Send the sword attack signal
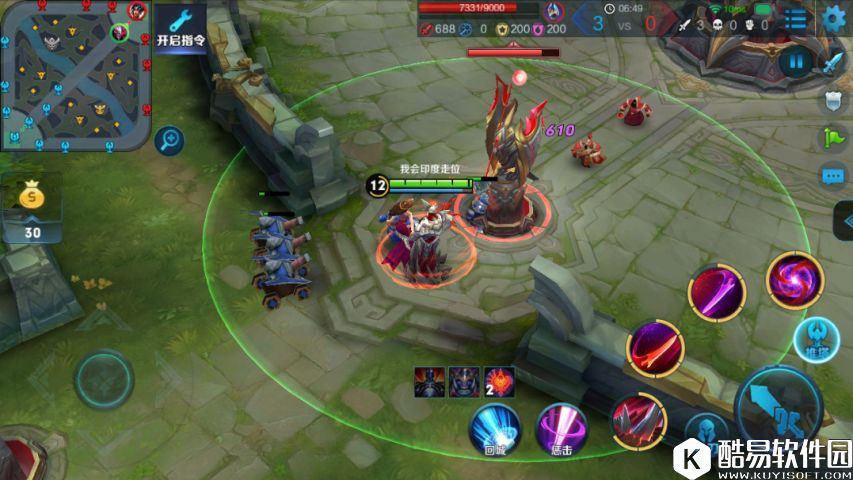 (834, 62)
